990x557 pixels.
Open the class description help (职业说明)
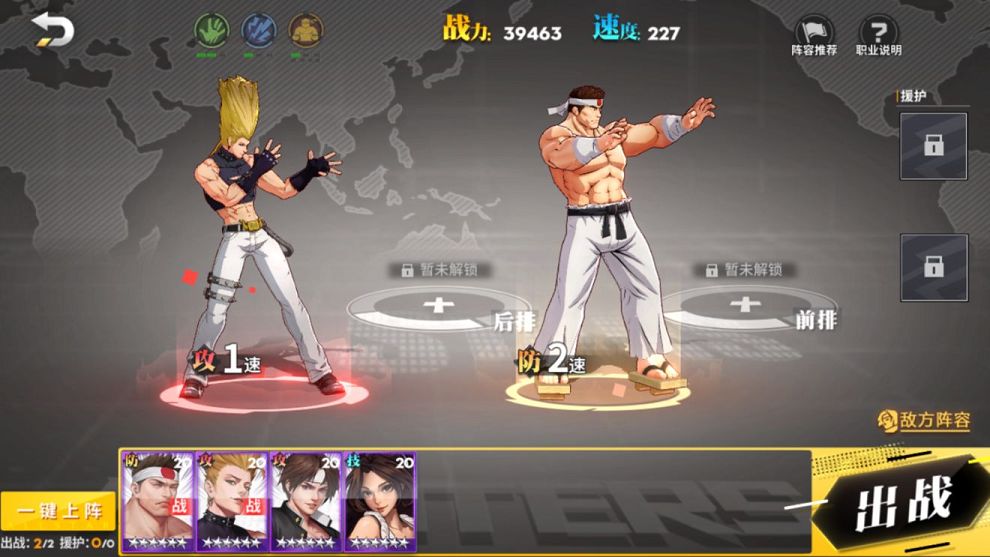pyautogui.click(x=878, y=36)
